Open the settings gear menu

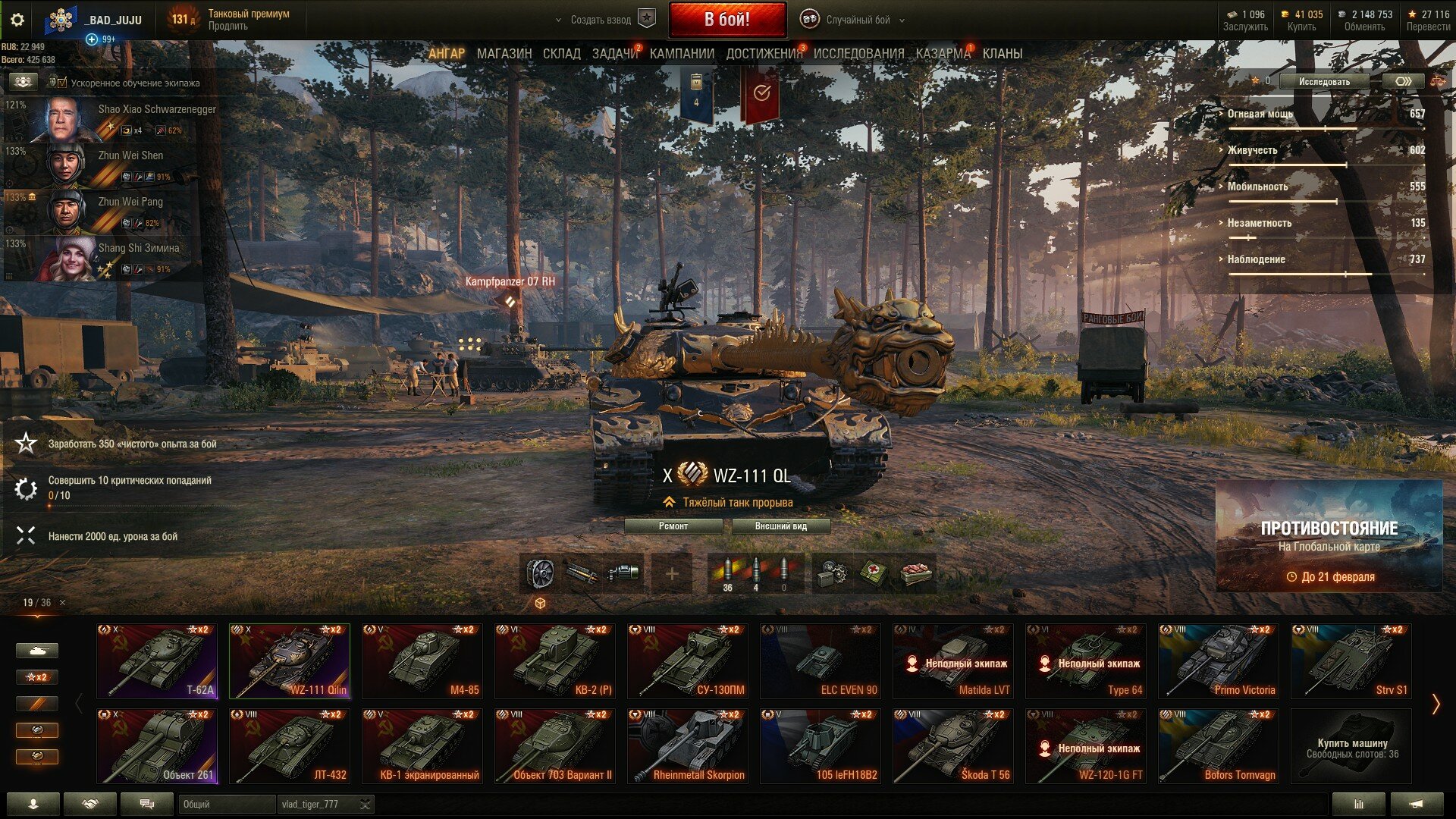(17, 20)
